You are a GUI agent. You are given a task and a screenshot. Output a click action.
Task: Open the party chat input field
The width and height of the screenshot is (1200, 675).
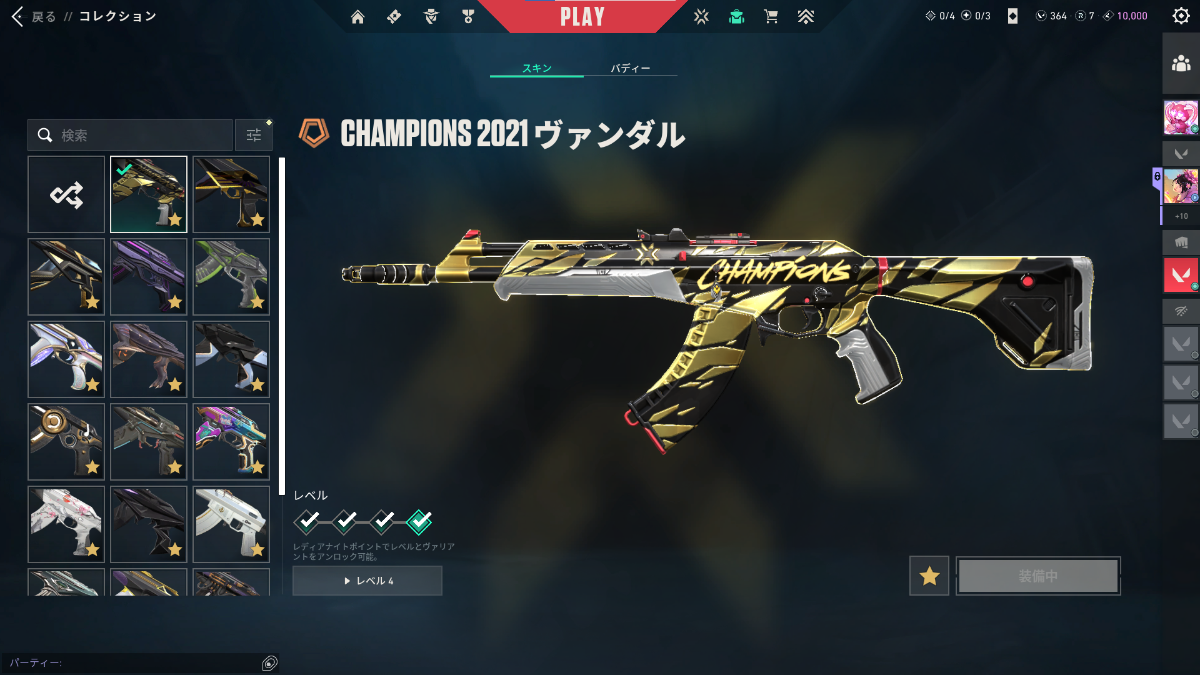(130, 663)
